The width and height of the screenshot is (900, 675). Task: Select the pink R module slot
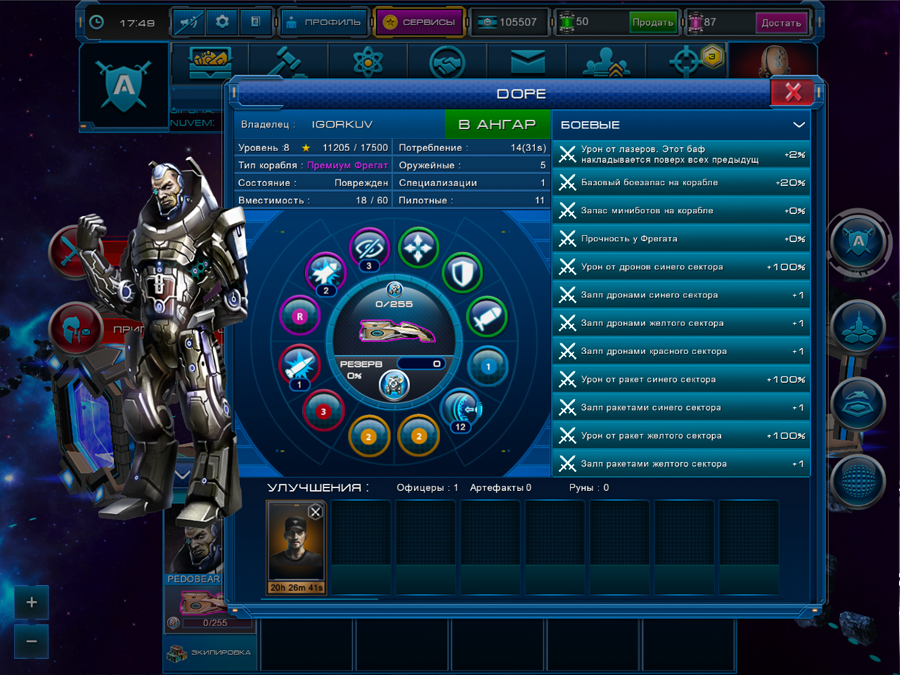(299, 315)
